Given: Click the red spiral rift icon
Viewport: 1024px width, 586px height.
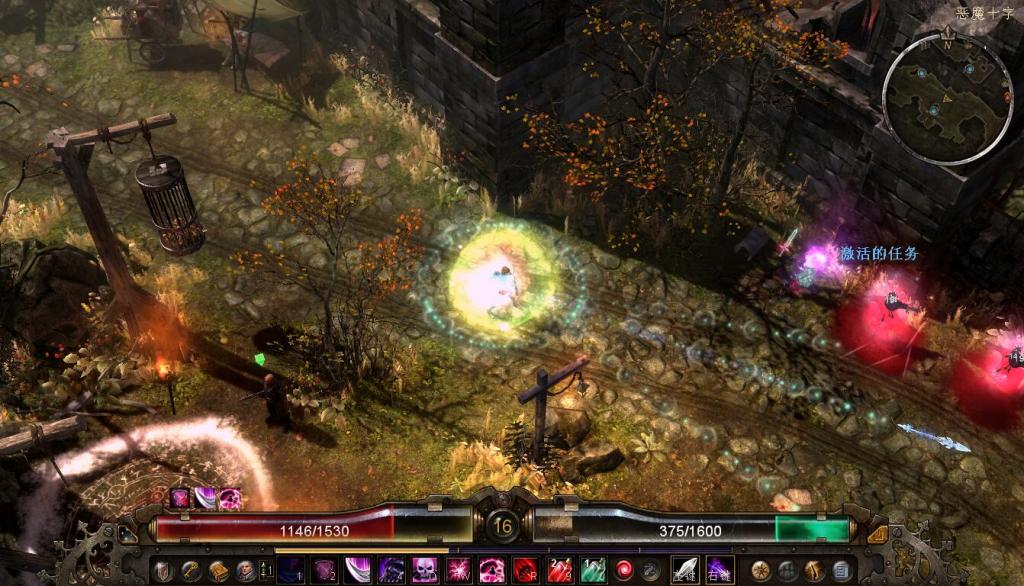Looking at the screenshot, I should point(625,571).
